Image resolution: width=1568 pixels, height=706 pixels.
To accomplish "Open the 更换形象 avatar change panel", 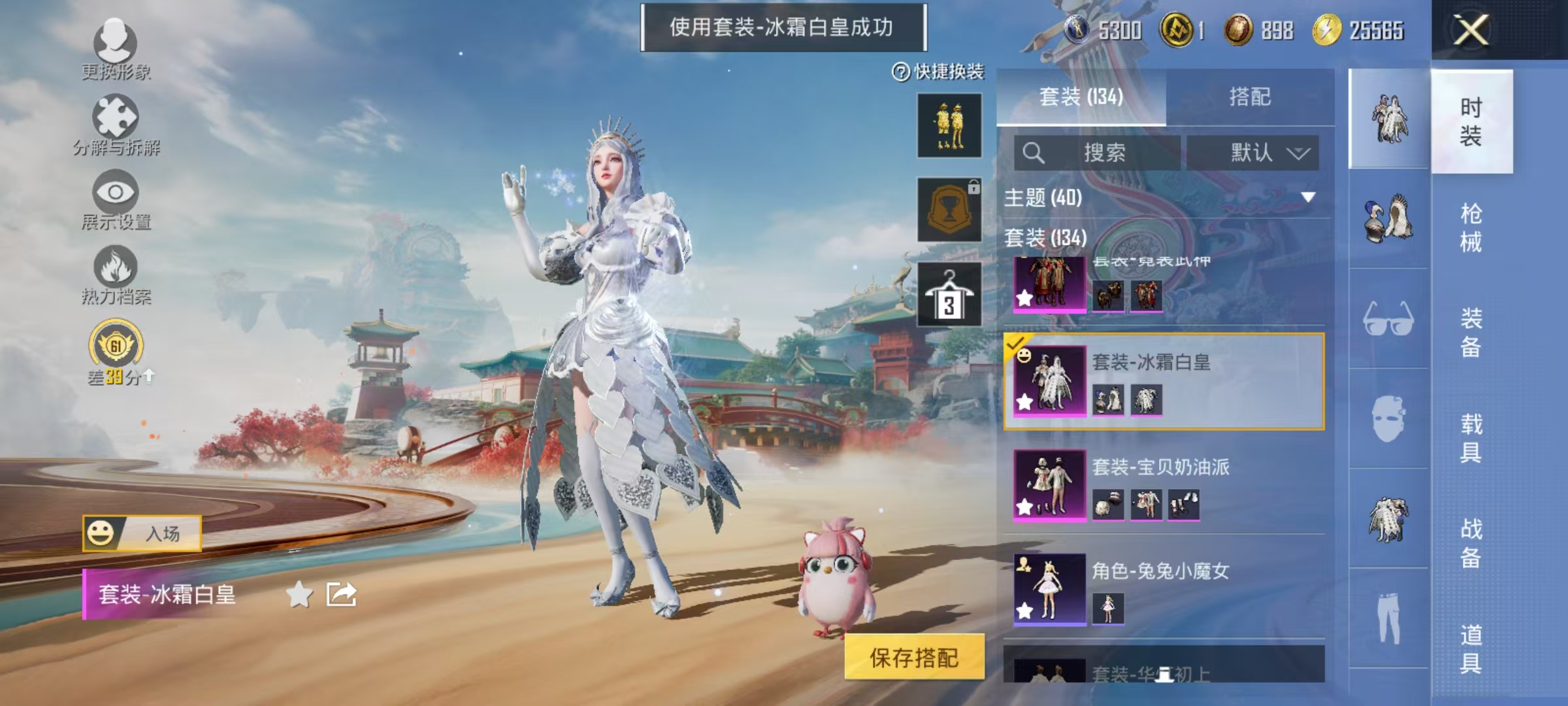I will coord(114,49).
